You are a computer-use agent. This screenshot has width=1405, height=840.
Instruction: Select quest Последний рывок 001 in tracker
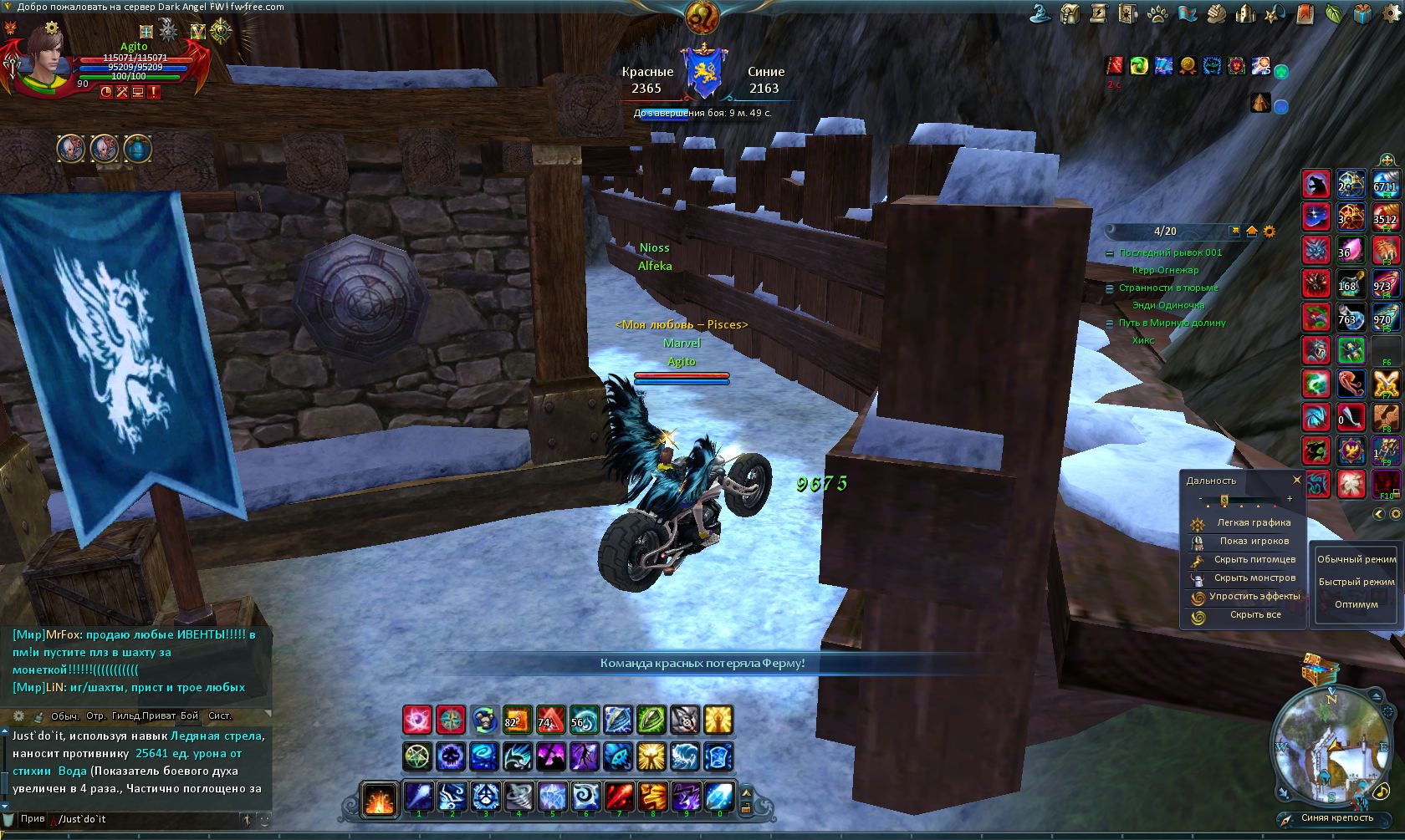pos(1170,252)
